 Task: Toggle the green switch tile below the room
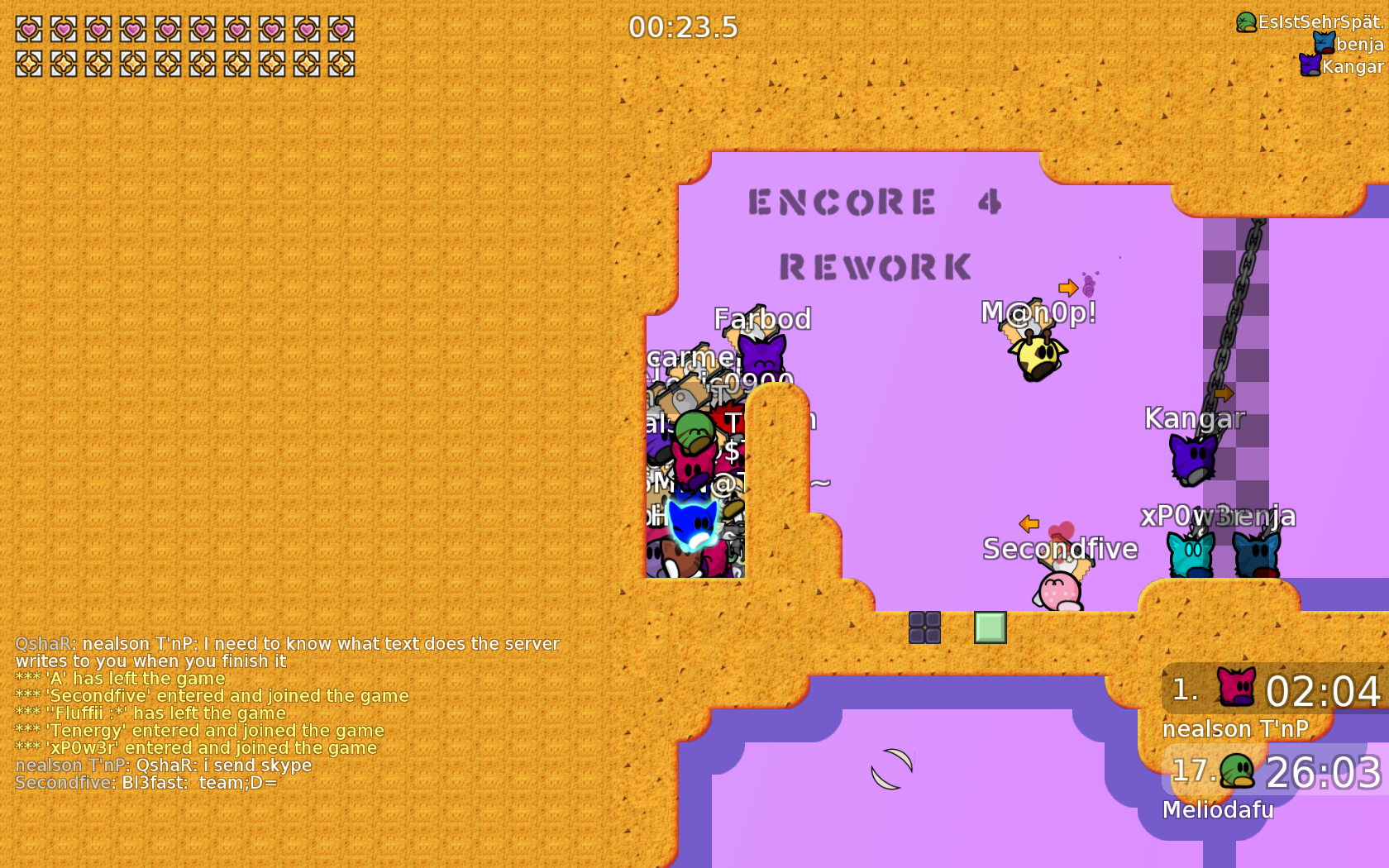pos(989,629)
